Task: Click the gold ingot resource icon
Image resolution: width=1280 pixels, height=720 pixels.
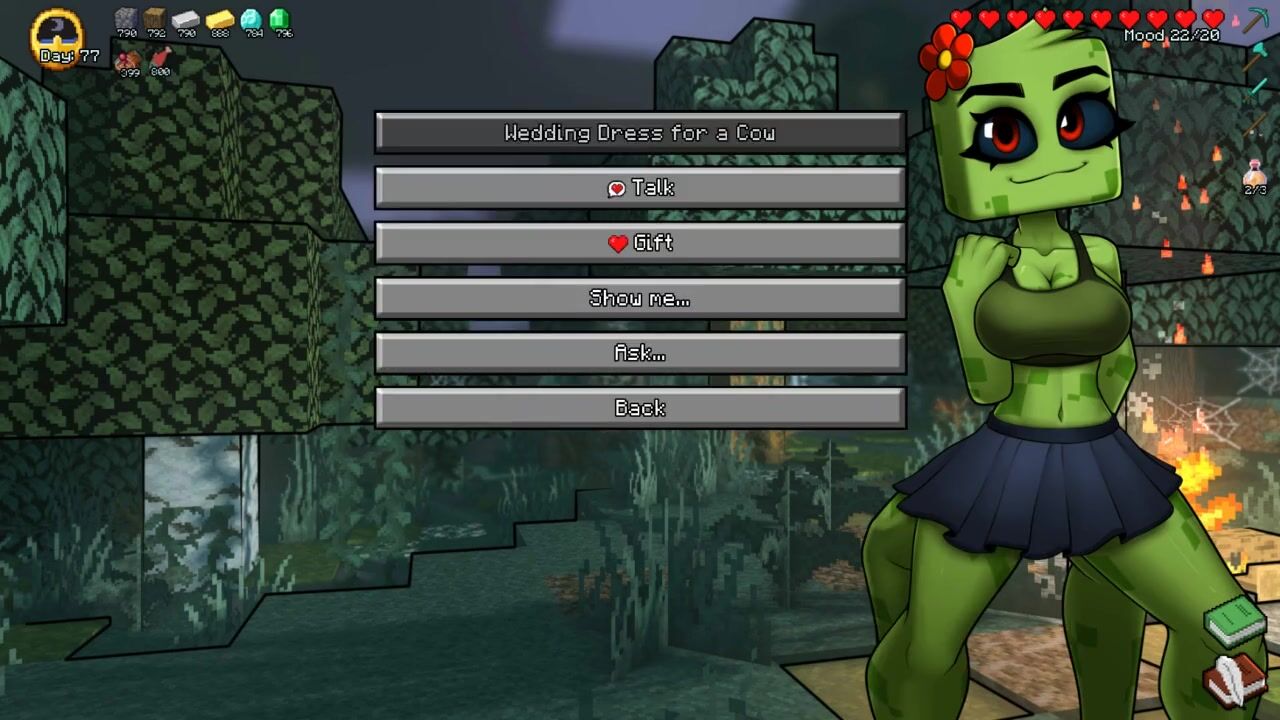Action: 220,19
